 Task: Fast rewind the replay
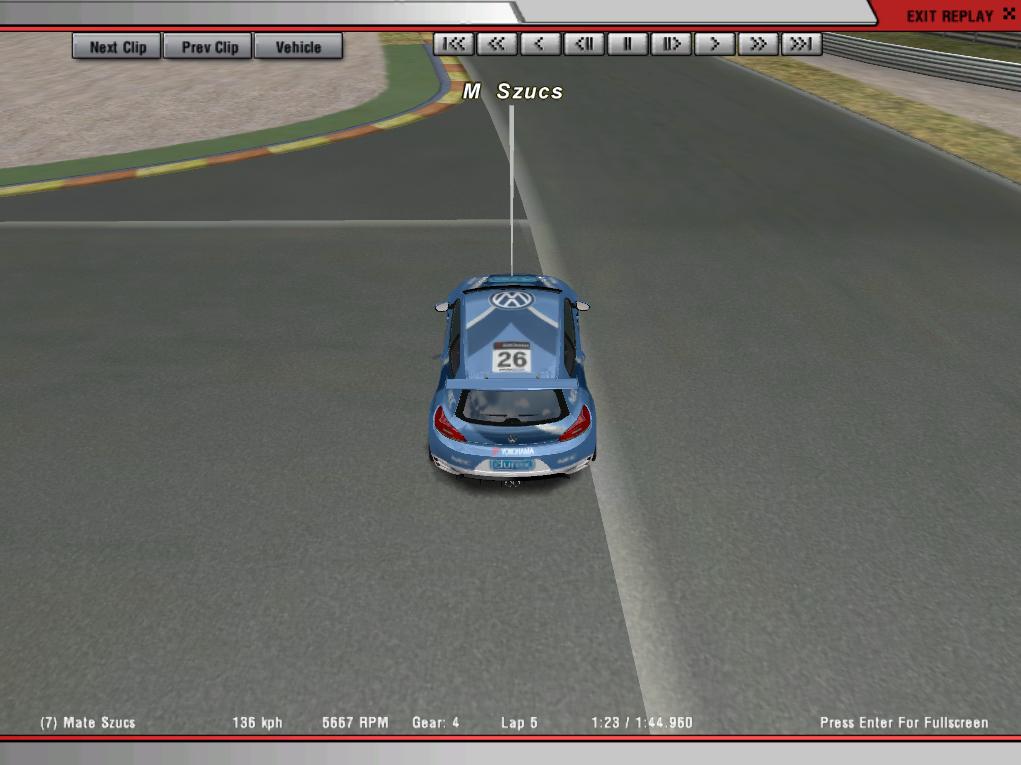(x=497, y=44)
